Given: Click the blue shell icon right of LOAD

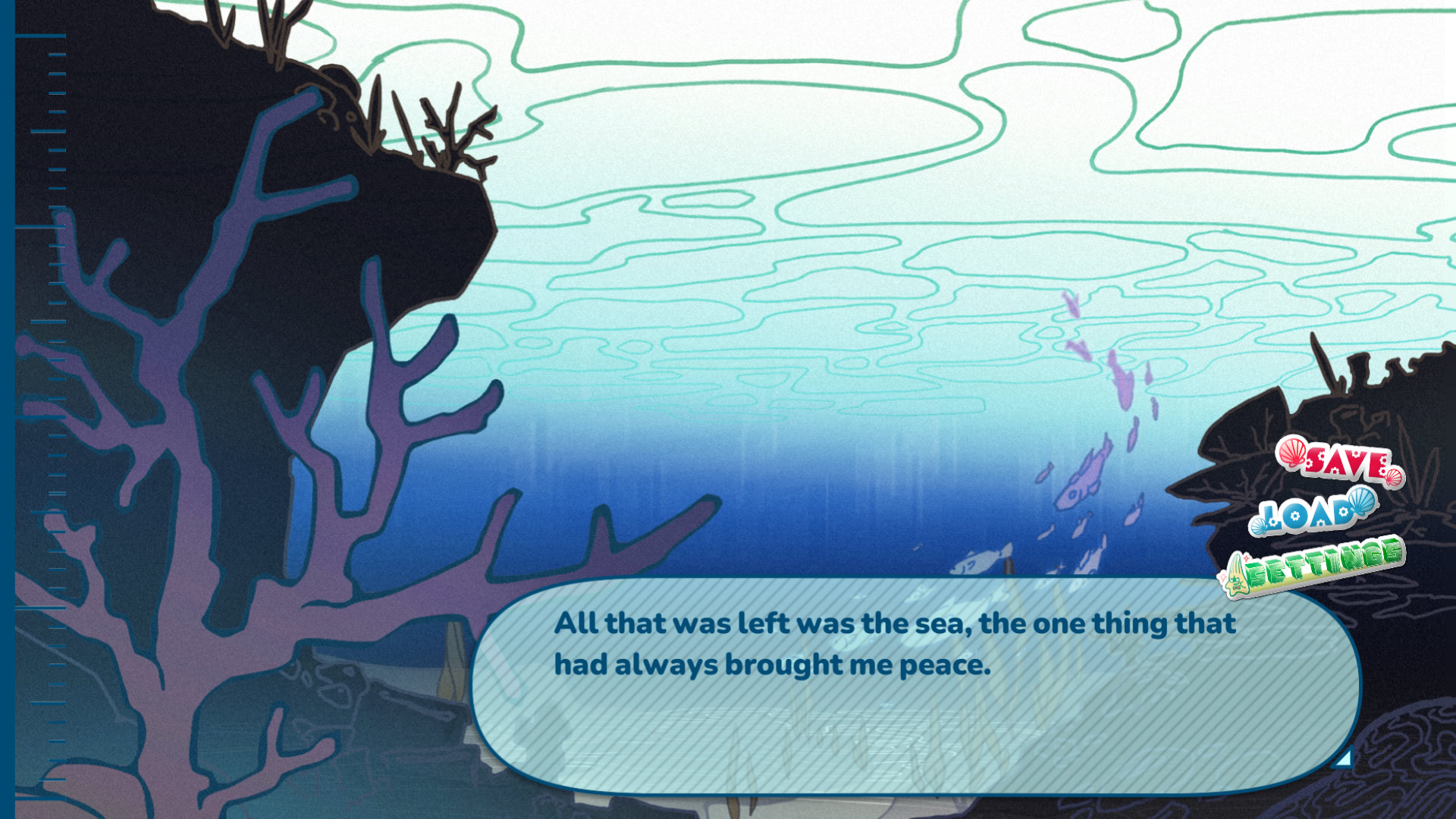Looking at the screenshot, I should 1362,503.
